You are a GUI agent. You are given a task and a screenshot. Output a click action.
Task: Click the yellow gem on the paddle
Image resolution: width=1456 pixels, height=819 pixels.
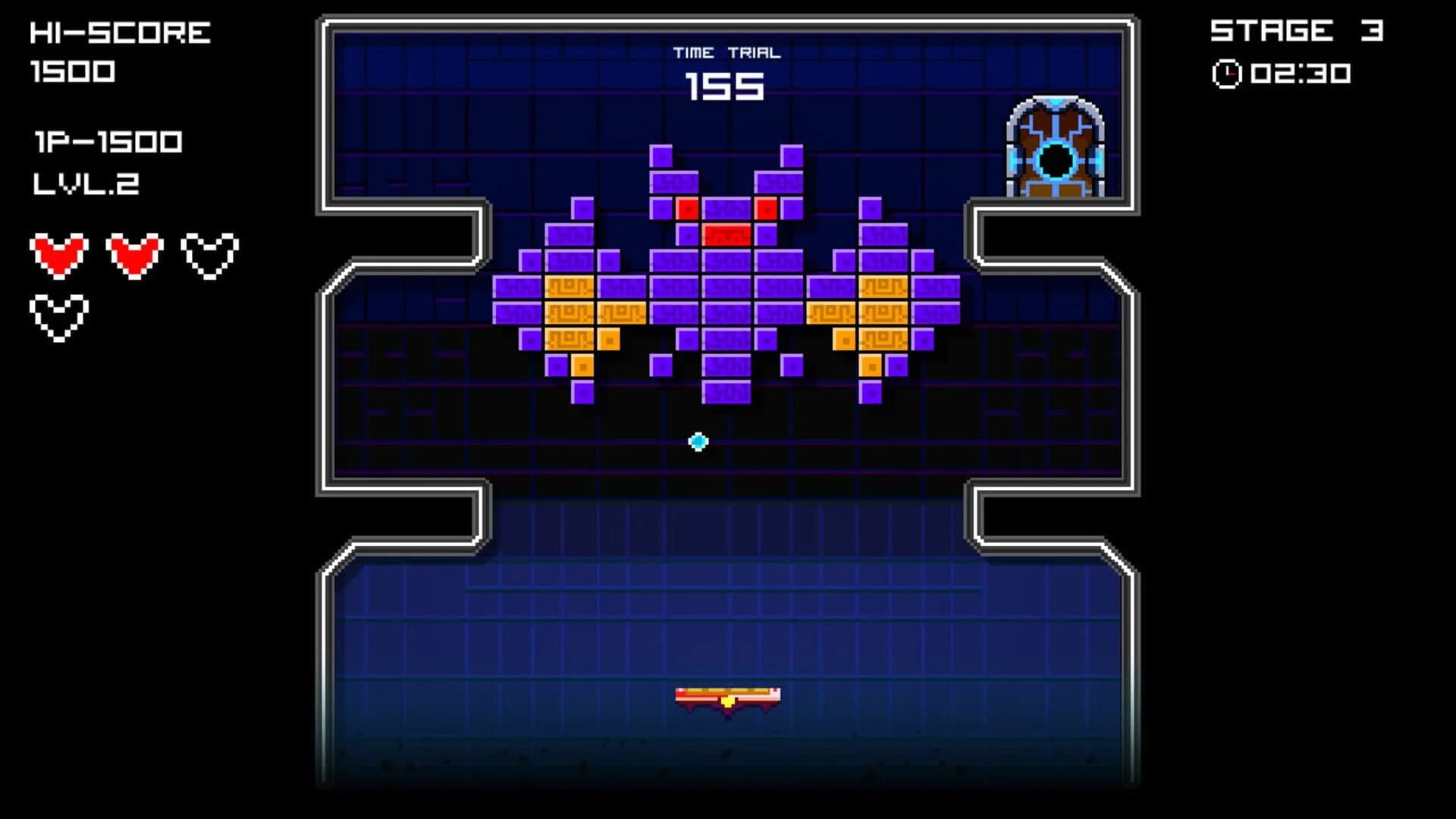pos(726,701)
